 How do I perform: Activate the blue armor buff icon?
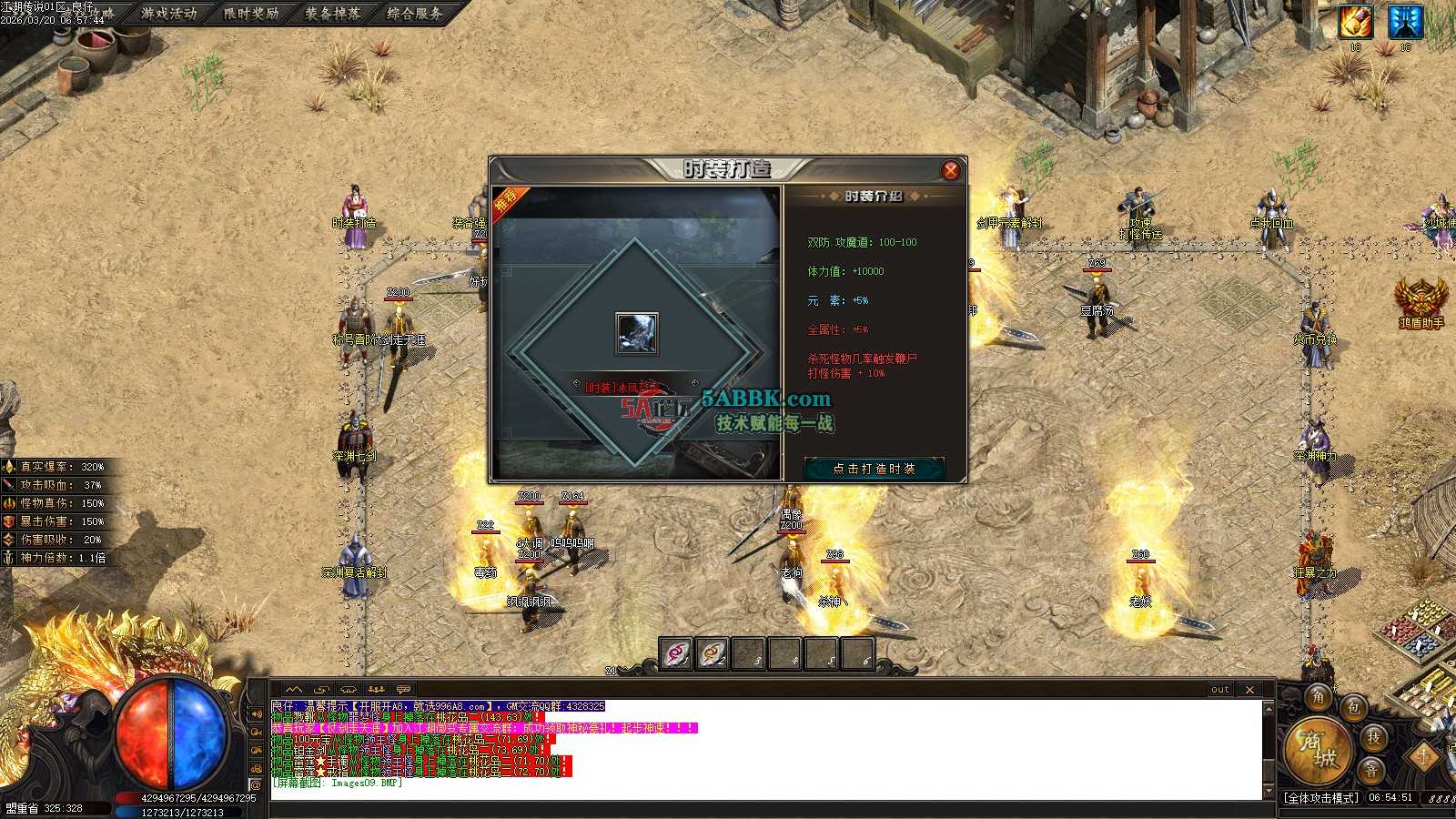pyautogui.click(x=1405, y=22)
